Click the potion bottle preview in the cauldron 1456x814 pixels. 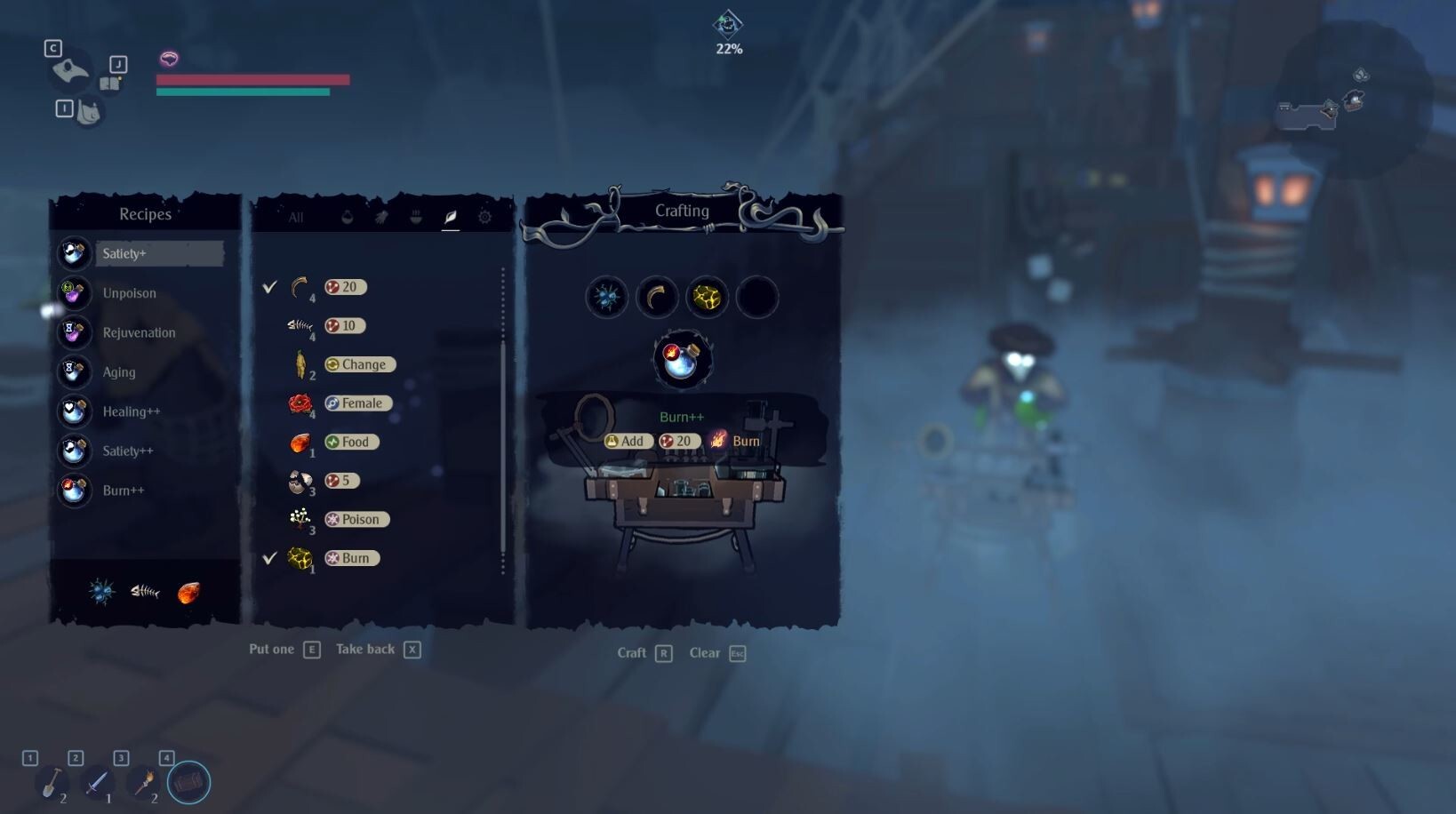pyautogui.click(x=682, y=358)
